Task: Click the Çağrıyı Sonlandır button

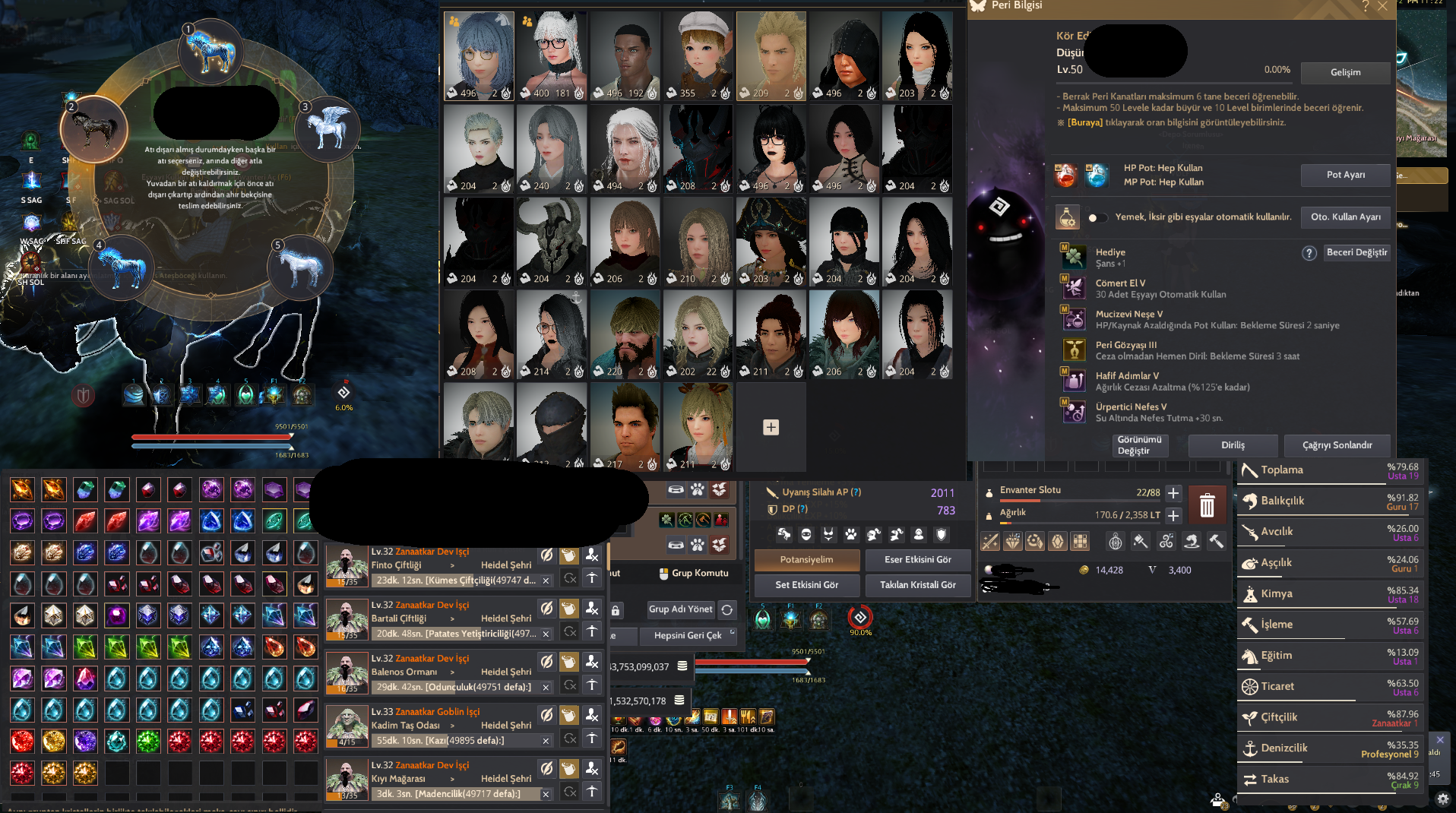Action: 1337,445
